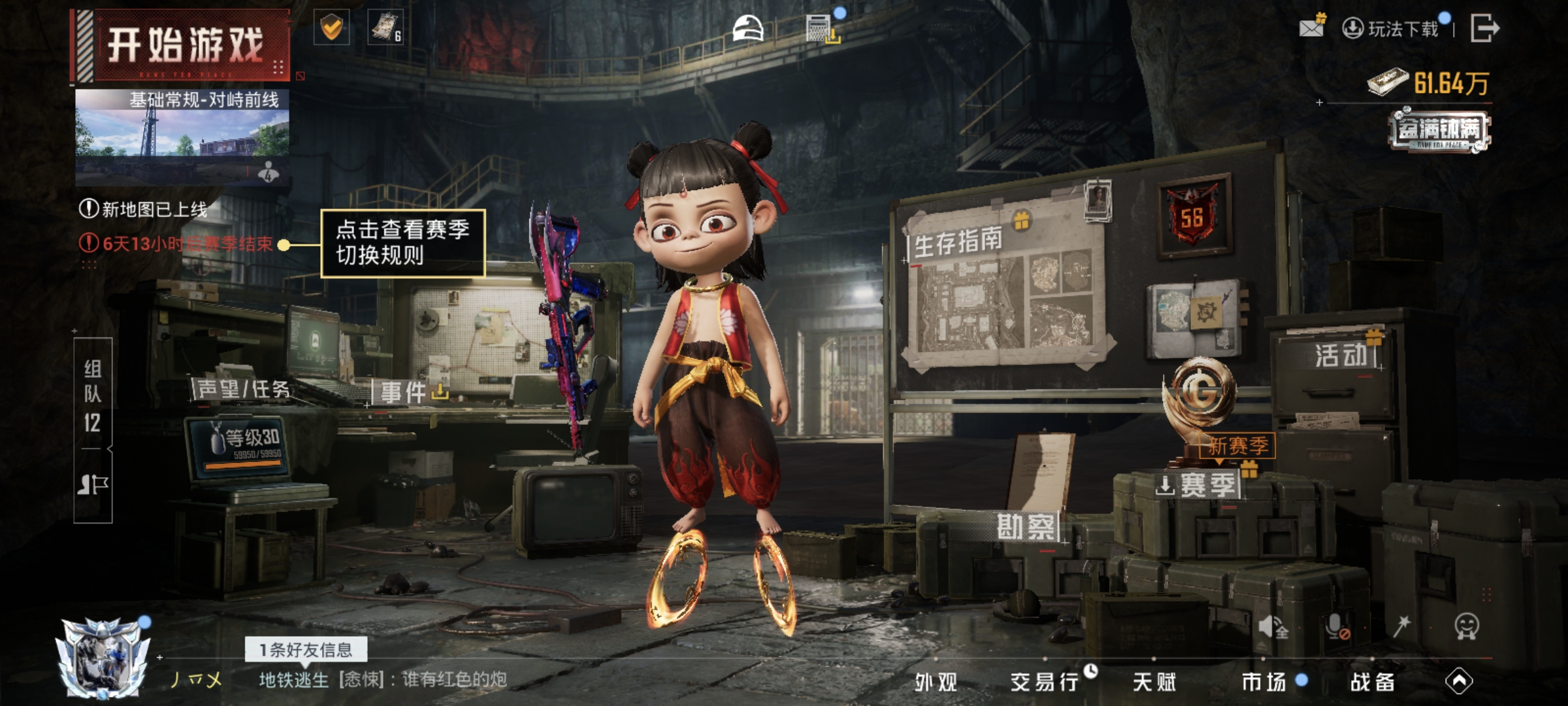Click the exit door icon
This screenshot has width=1568, height=706.
[x=1484, y=29]
